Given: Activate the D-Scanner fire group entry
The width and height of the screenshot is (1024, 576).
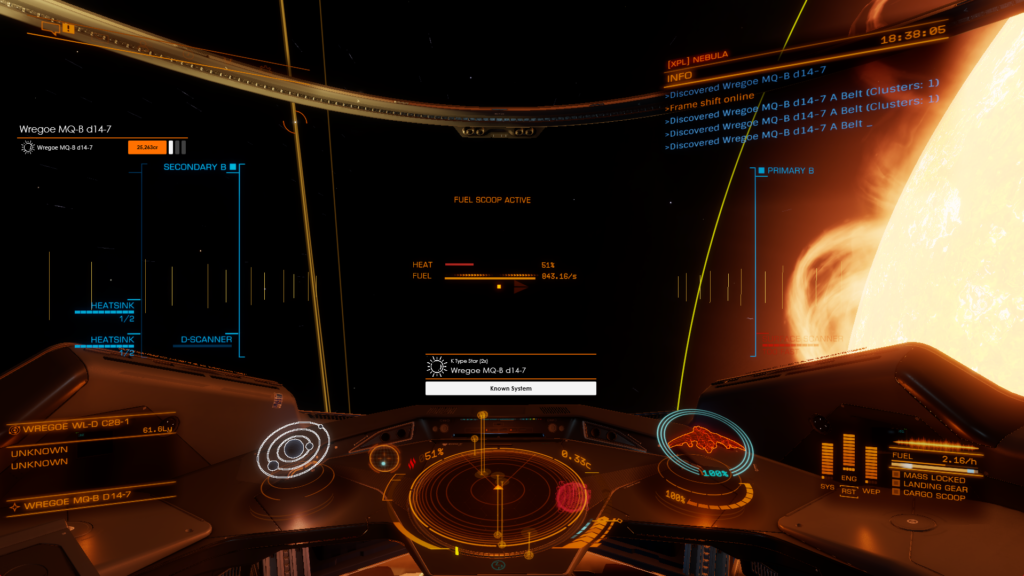Looking at the screenshot, I should pyautogui.click(x=207, y=340).
